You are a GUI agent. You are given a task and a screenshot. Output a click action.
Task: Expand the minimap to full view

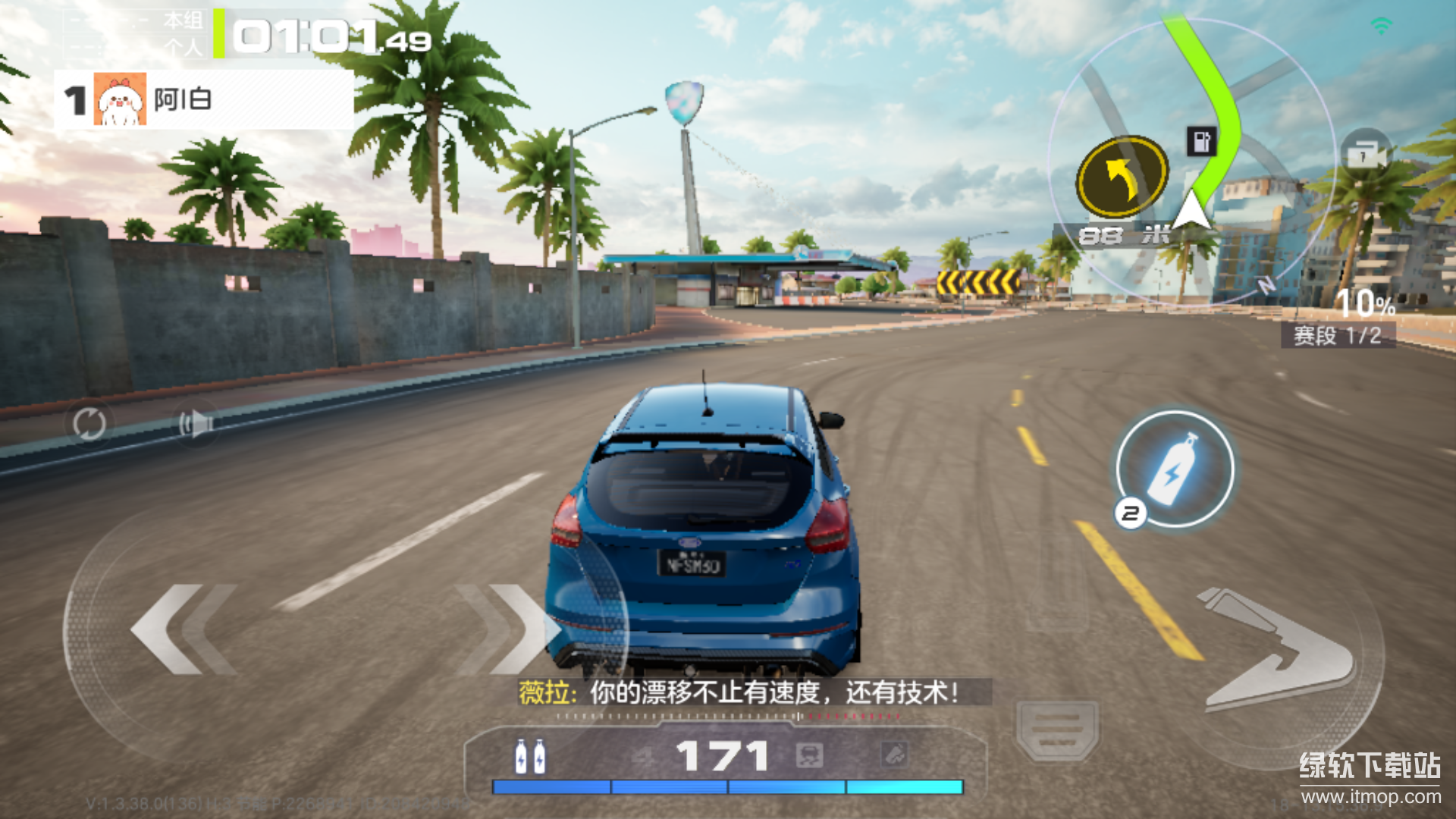tap(1191, 159)
